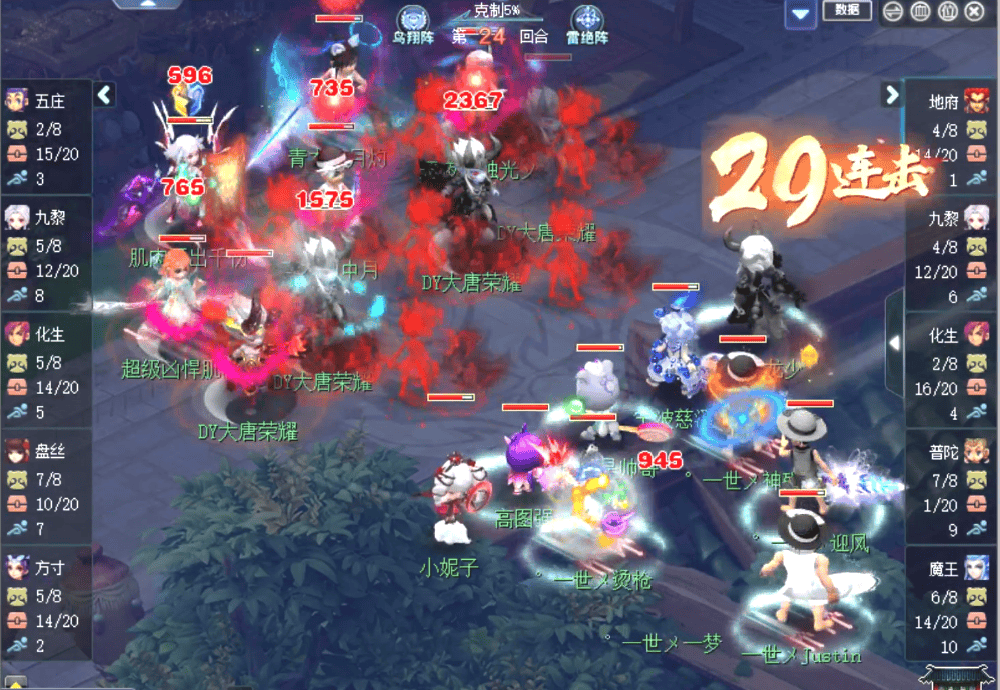Open the 数据 battle data panel

pyautogui.click(x=846, y=10)
